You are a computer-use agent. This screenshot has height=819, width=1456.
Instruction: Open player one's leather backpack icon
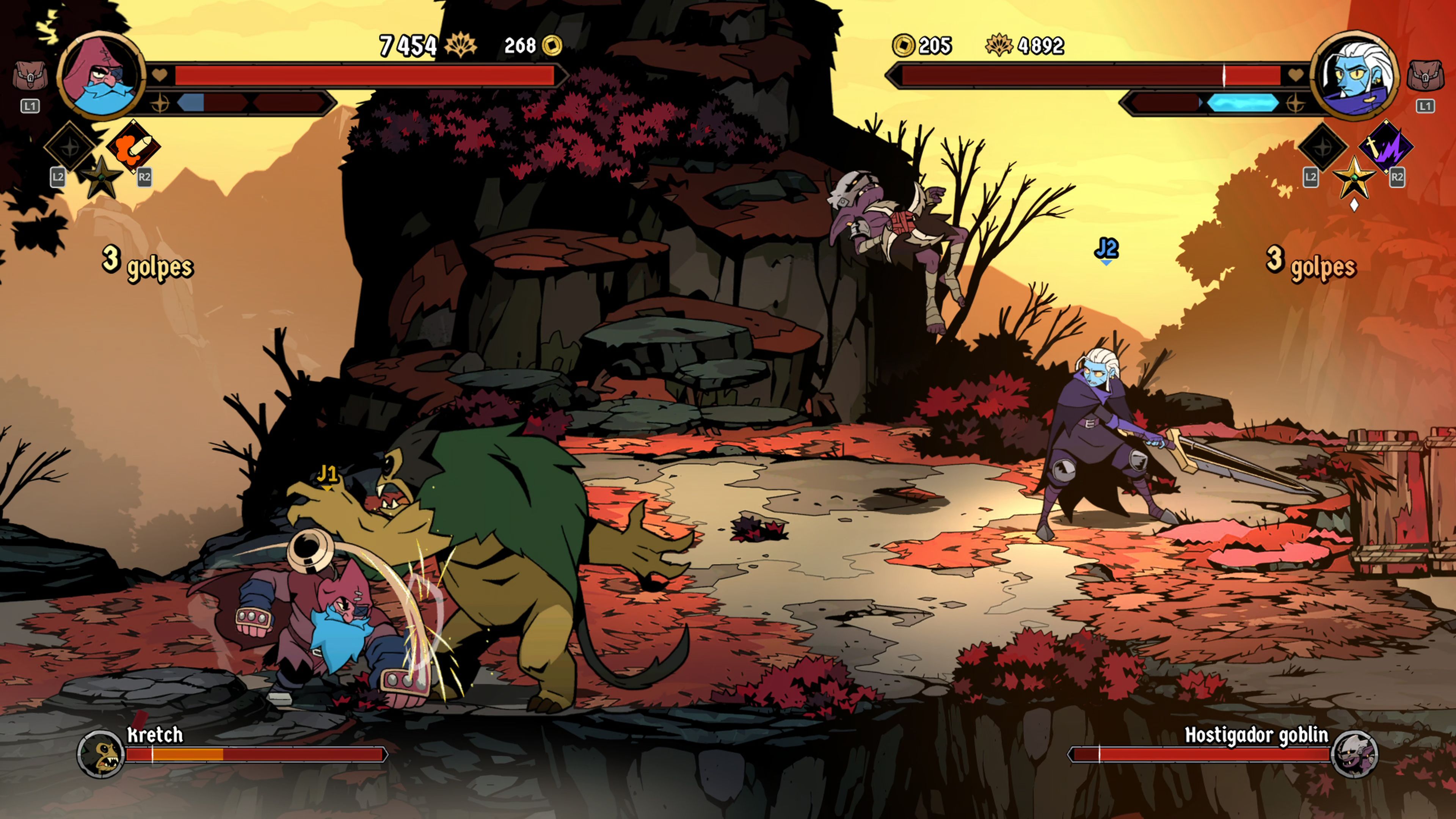[x=30, y=77]
